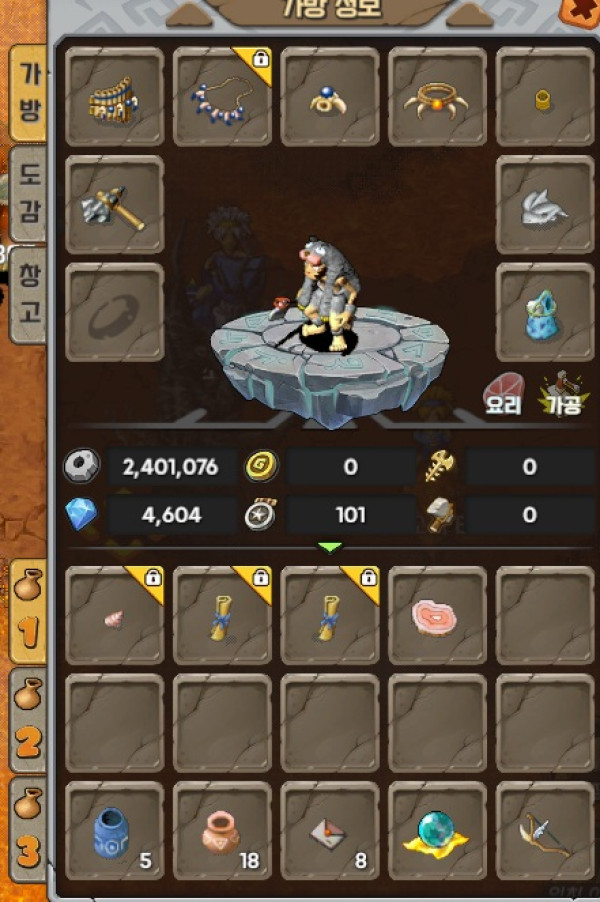Image resolution: width=600 pixels, height=902 pixels.
Task: Select bag pouch number 3
Action: coord(28,829)
